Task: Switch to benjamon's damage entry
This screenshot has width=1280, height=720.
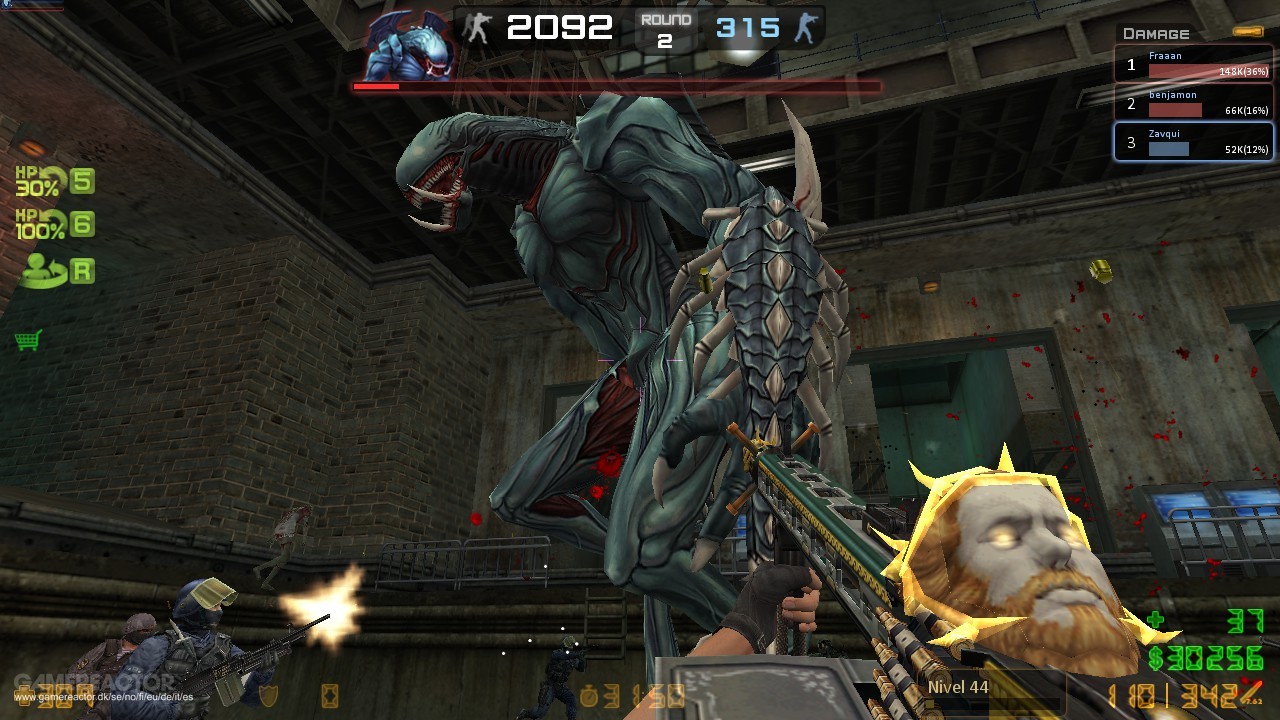Action: pos(1193,103)
